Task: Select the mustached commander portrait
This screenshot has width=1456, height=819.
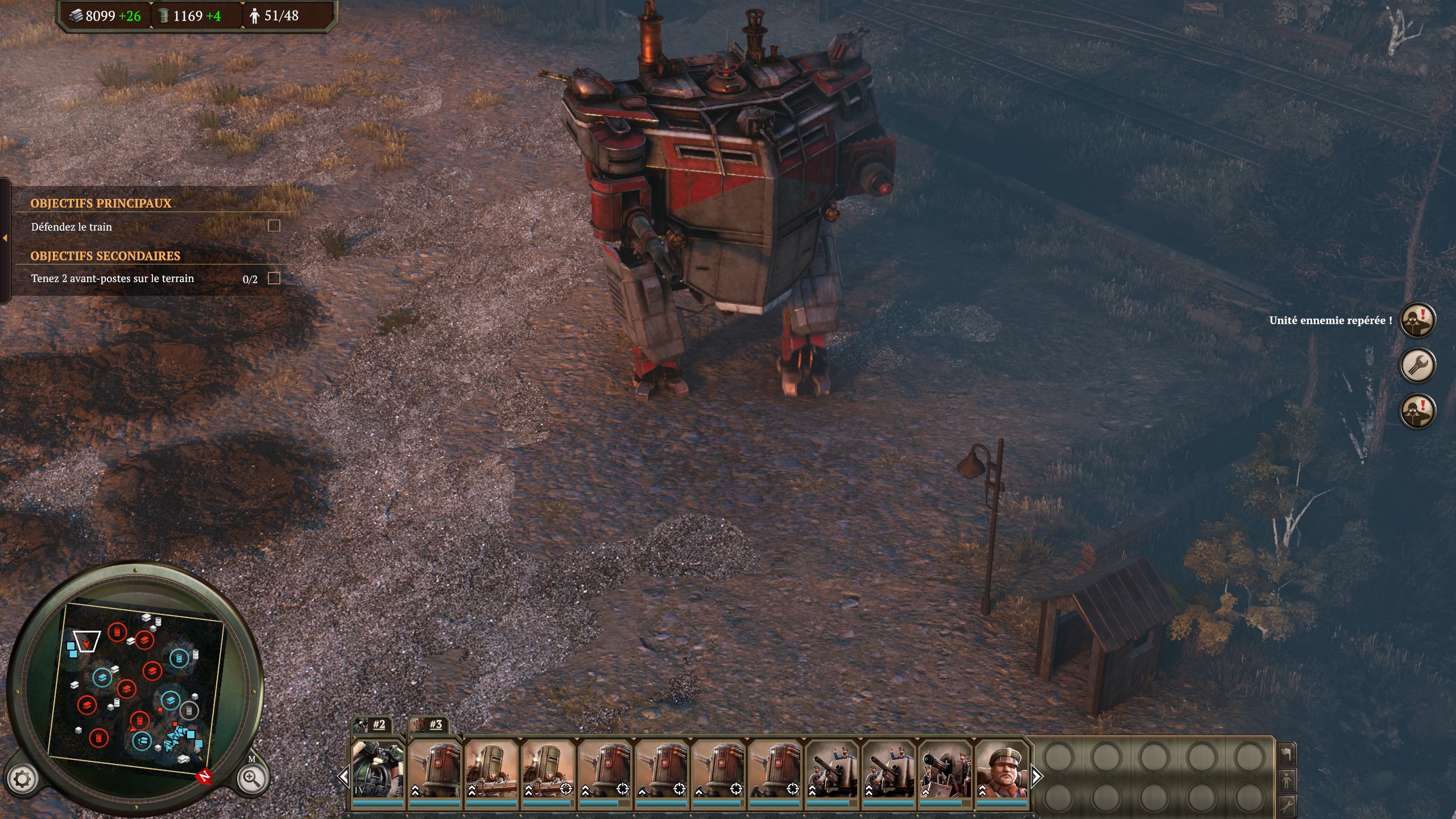Action: tap(1002, 769)
